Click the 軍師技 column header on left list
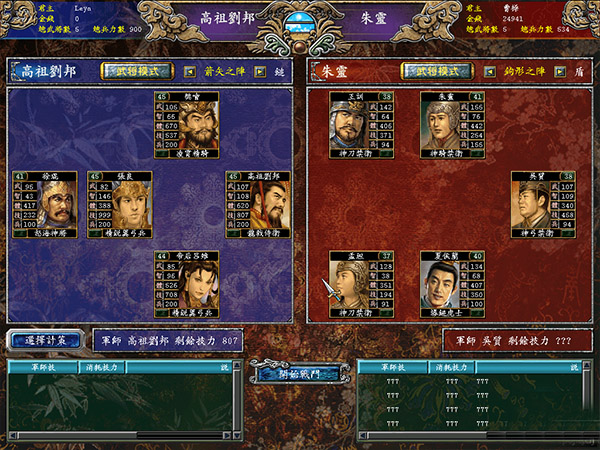The image size is (600, 450). 40,367
